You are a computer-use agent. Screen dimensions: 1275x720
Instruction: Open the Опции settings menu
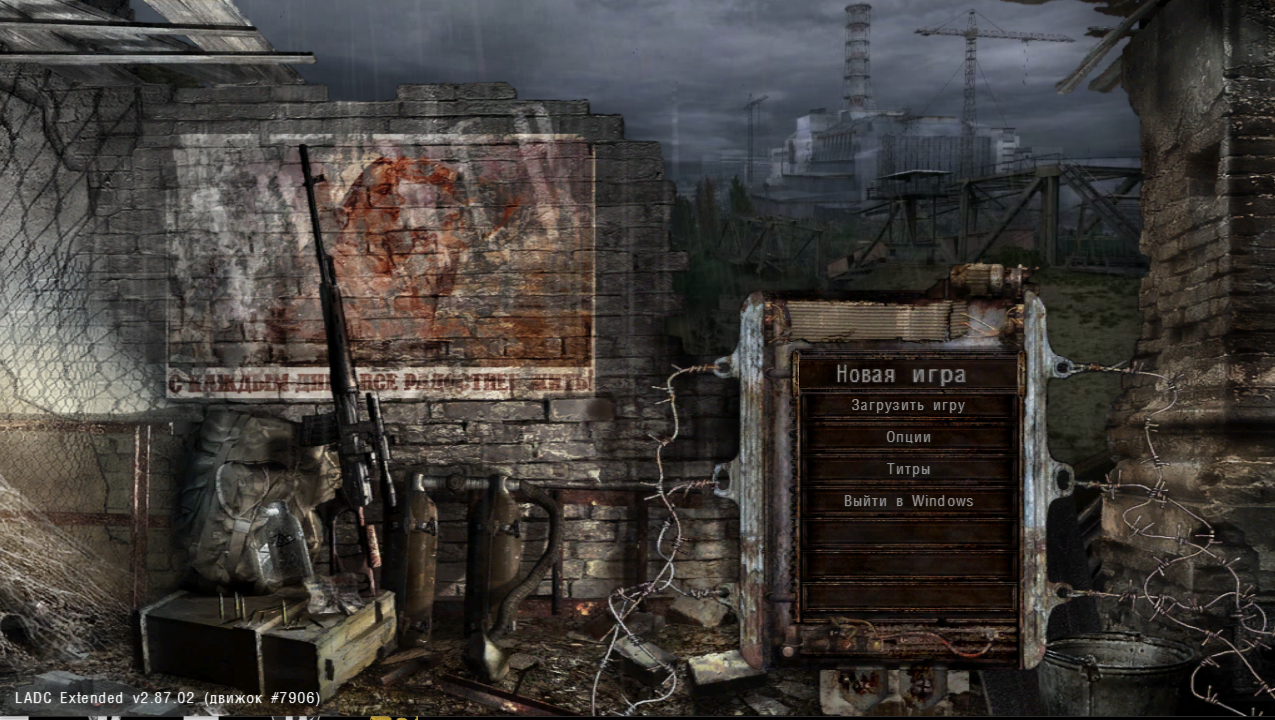(x=907, y=438)
